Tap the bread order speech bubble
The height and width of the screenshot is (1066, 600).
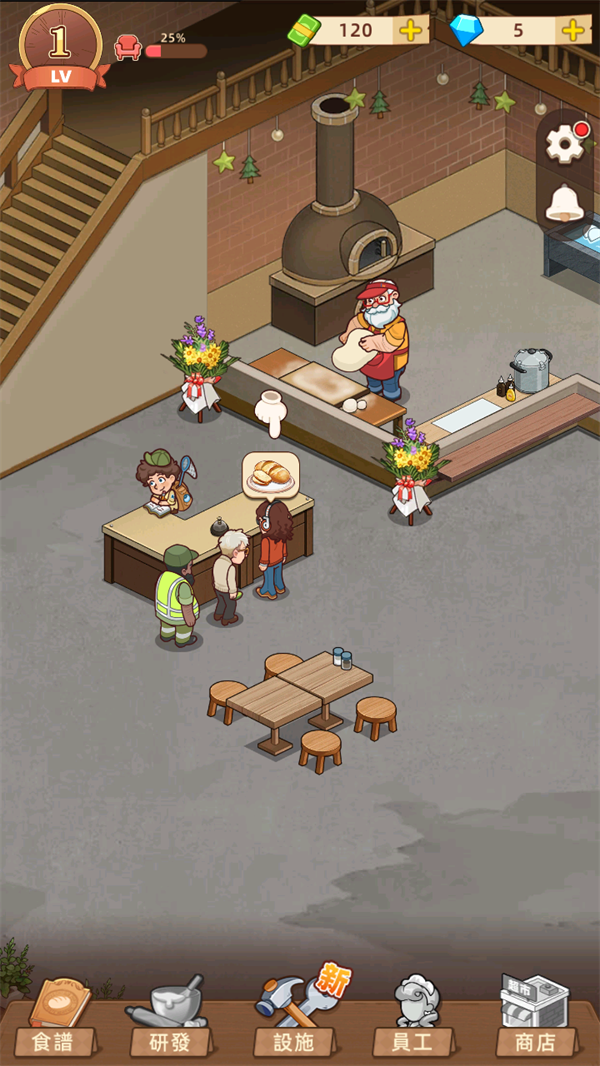pos(270,475)
